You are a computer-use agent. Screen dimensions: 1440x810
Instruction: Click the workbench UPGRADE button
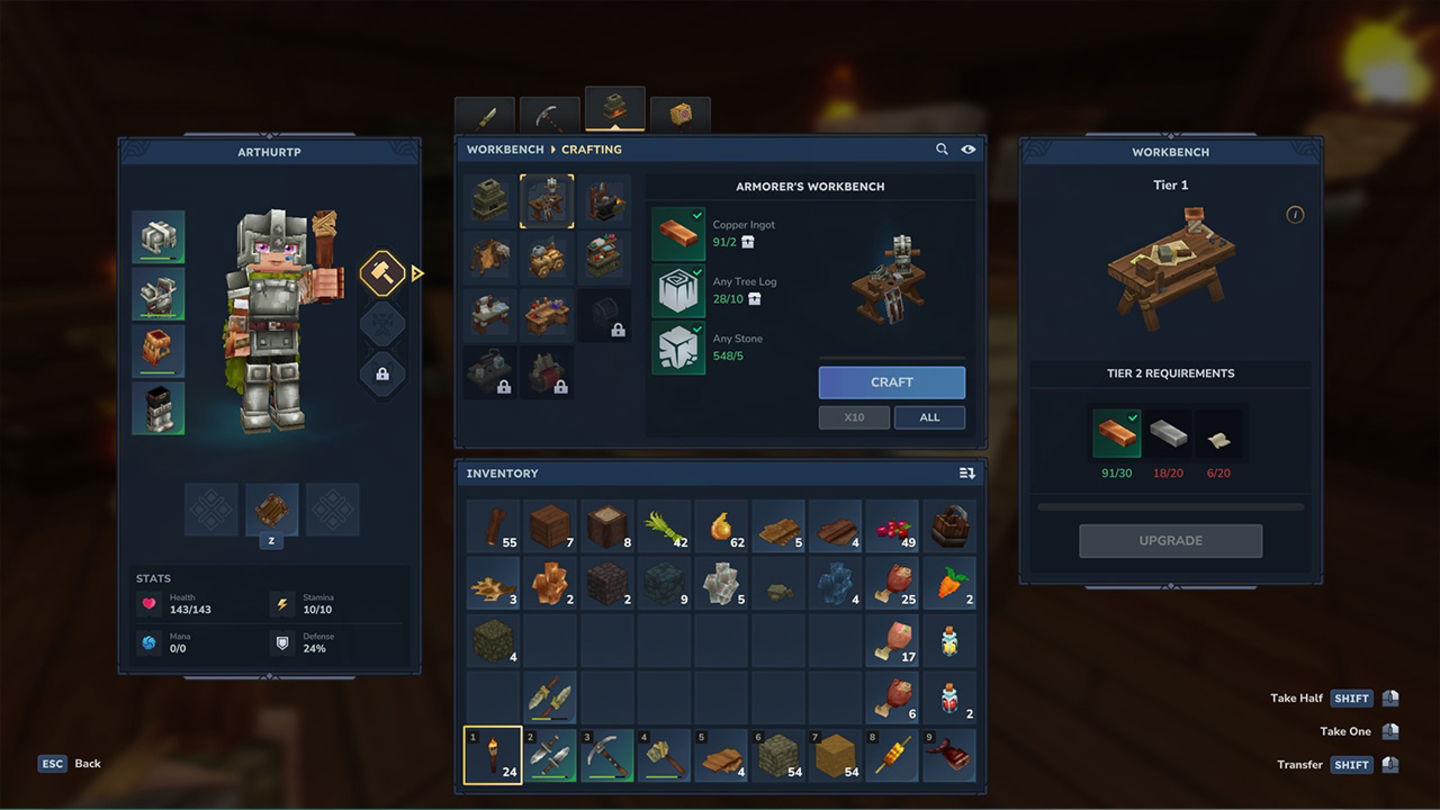pyautogui.click(x=1170, y=541)
